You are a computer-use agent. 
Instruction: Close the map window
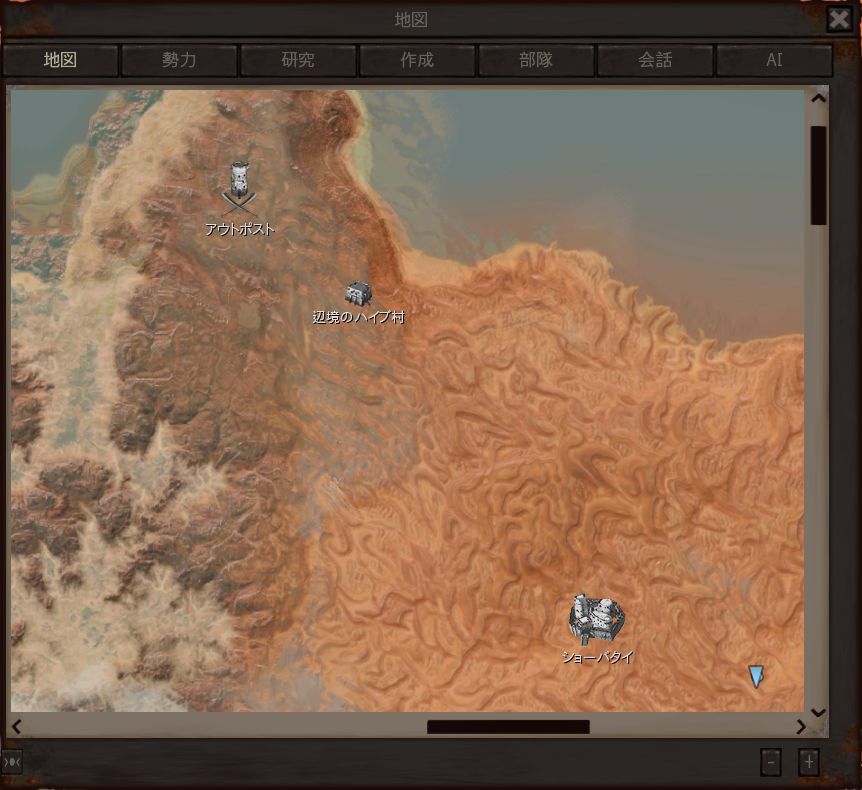pyautogui.click(x=839, y=19)
